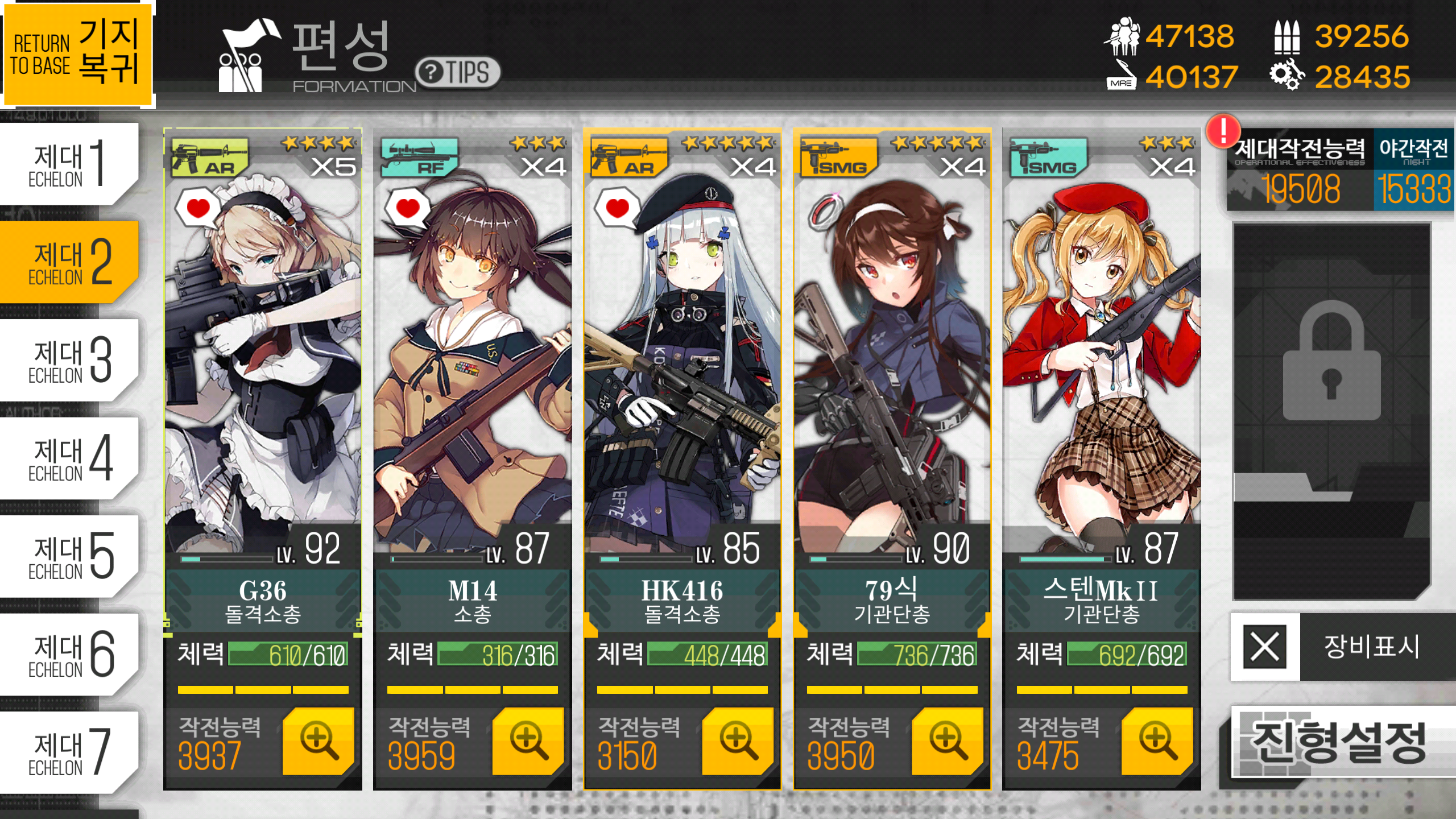Image resolution: width=1456 pixels, height=819 pixels.
Task: Show the 야간작전 night operation effectiveness
Action: tap(1414, 169)
